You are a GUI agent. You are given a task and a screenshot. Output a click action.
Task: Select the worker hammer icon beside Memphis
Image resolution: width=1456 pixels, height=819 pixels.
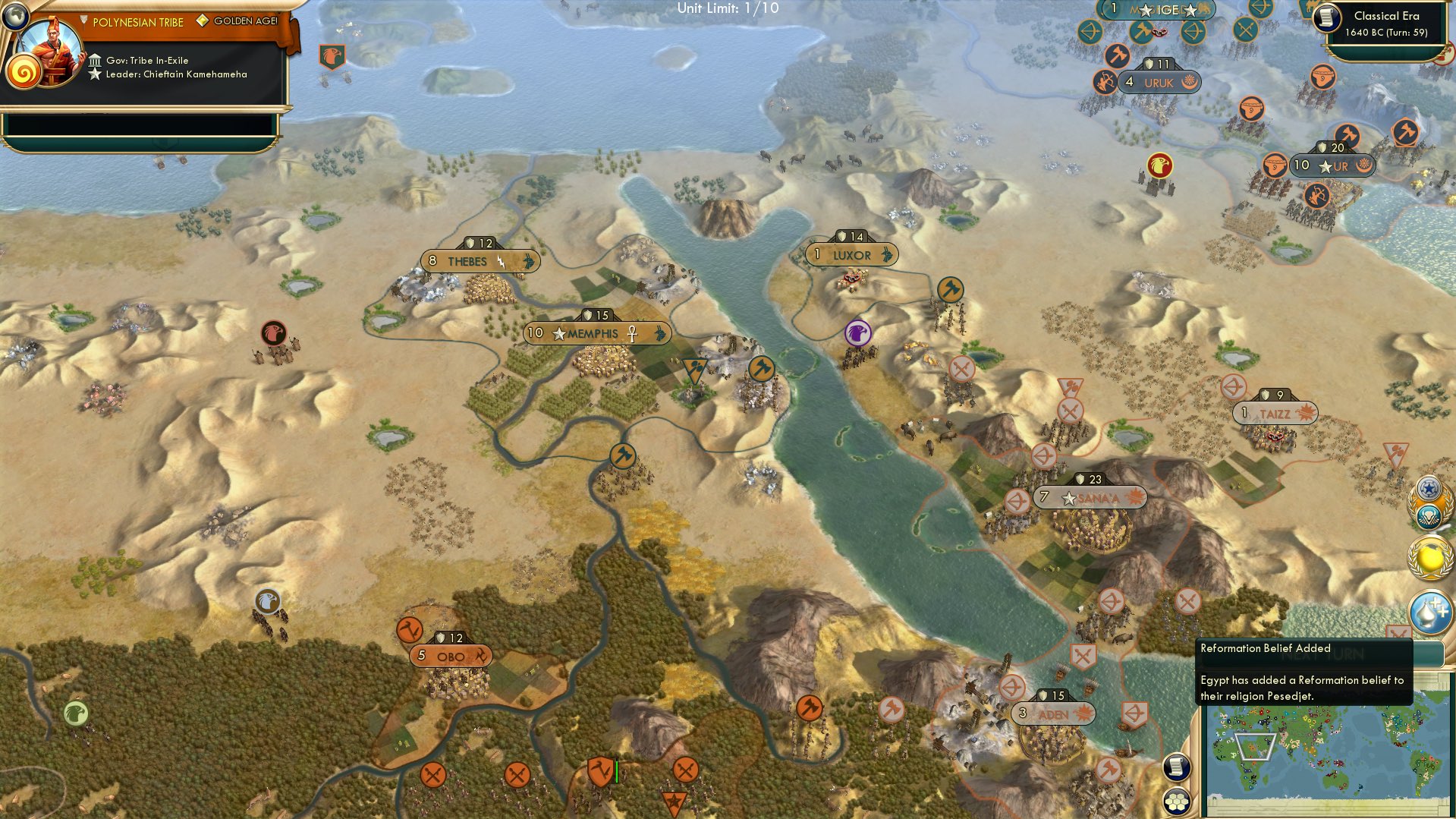762,370
